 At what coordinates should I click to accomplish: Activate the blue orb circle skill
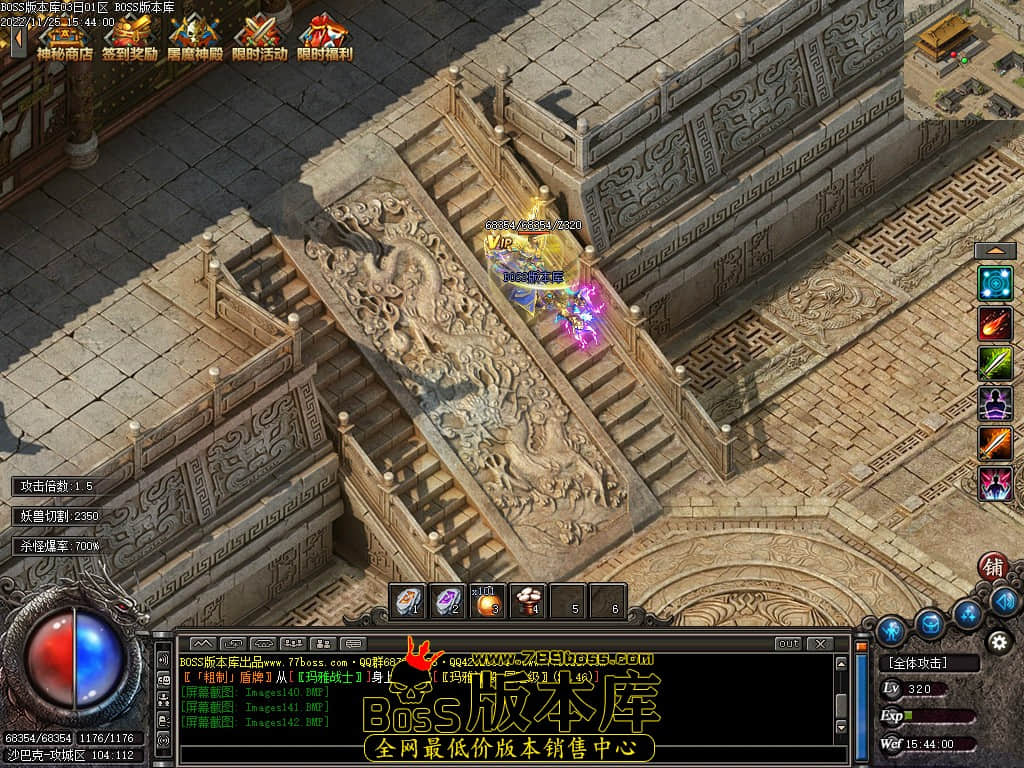(995, 283)
